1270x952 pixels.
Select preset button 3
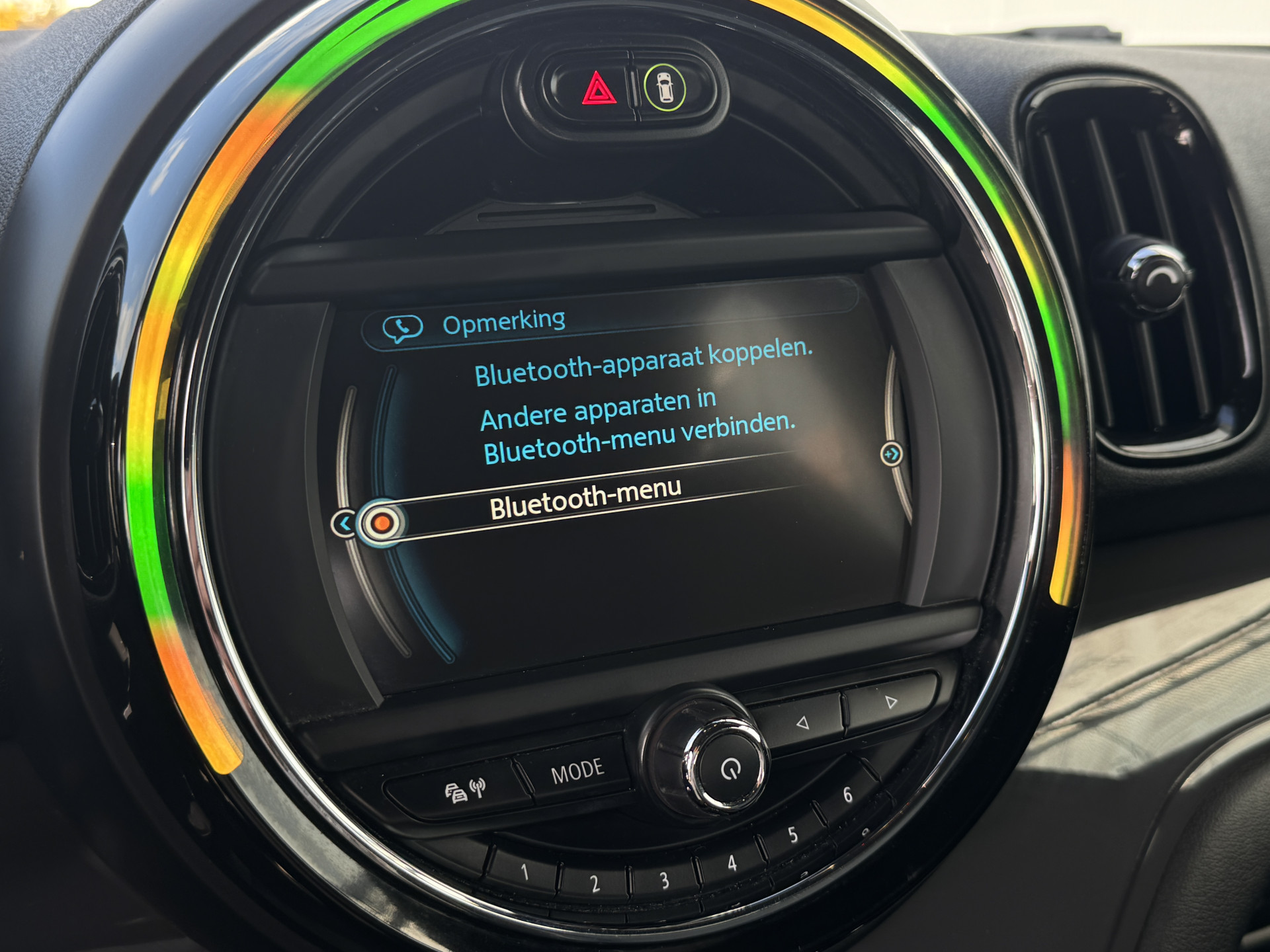tap(664, 881)
